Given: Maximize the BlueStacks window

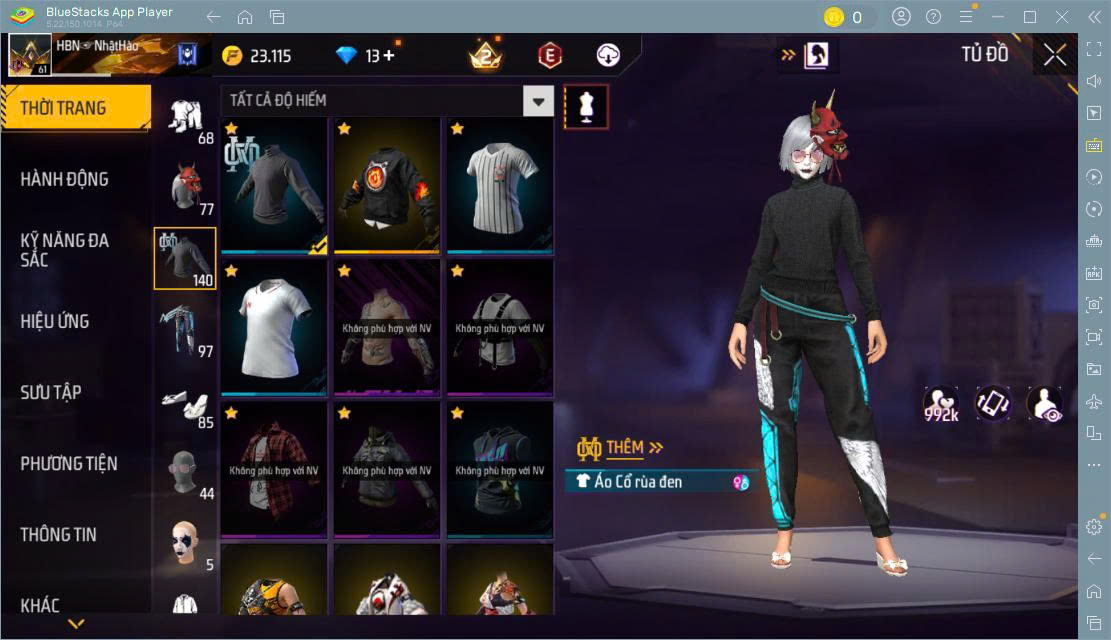Looking at the screenshot, I should pyautogui.click(x=1029, y=17).
